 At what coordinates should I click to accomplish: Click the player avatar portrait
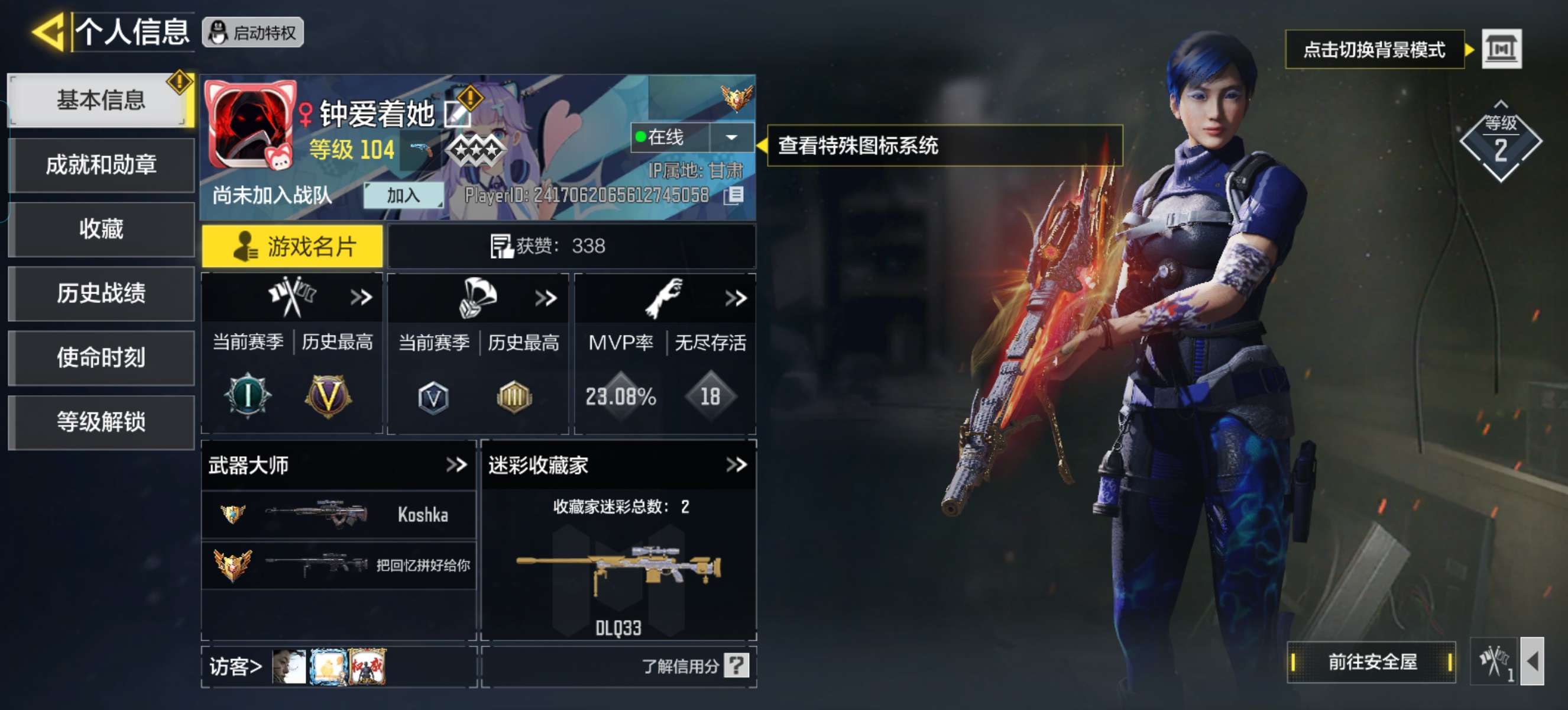pyautogui.click(x=251, y=125)
